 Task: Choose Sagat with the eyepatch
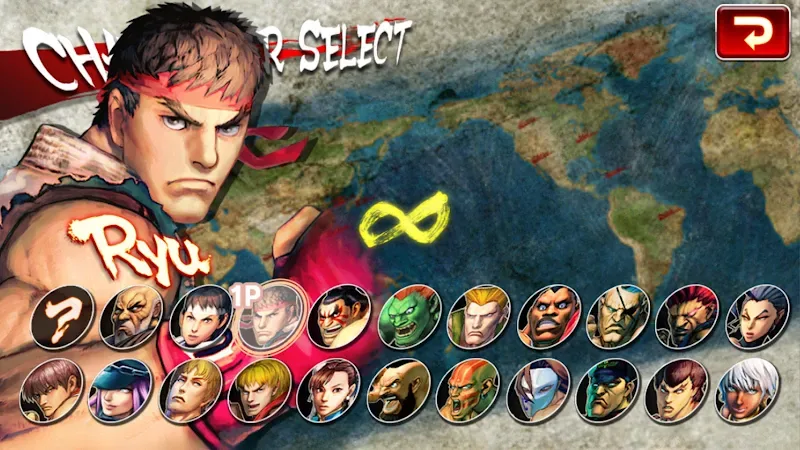(616, 316)
